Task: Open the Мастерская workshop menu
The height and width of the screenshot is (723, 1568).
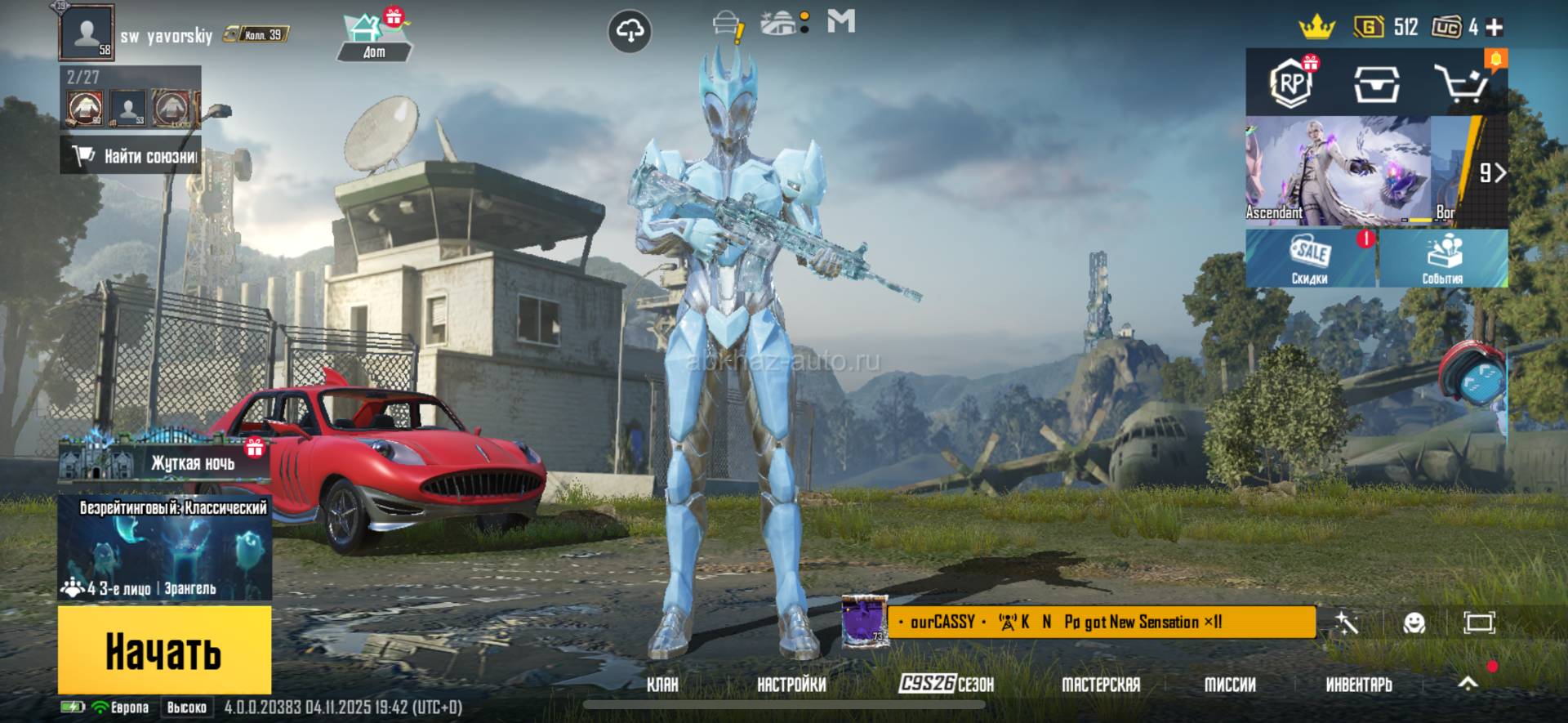Action: 1100,685
